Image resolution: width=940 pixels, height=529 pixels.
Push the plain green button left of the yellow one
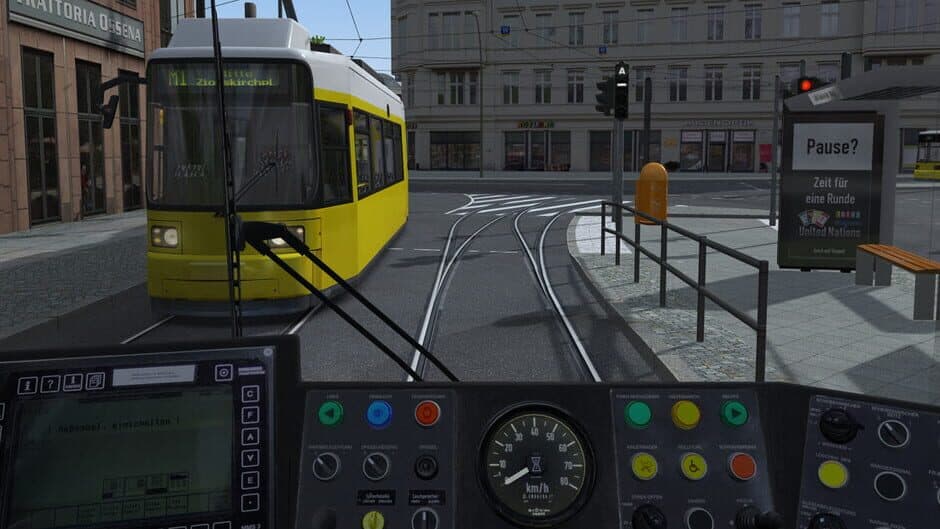click(x=638, y=413)
